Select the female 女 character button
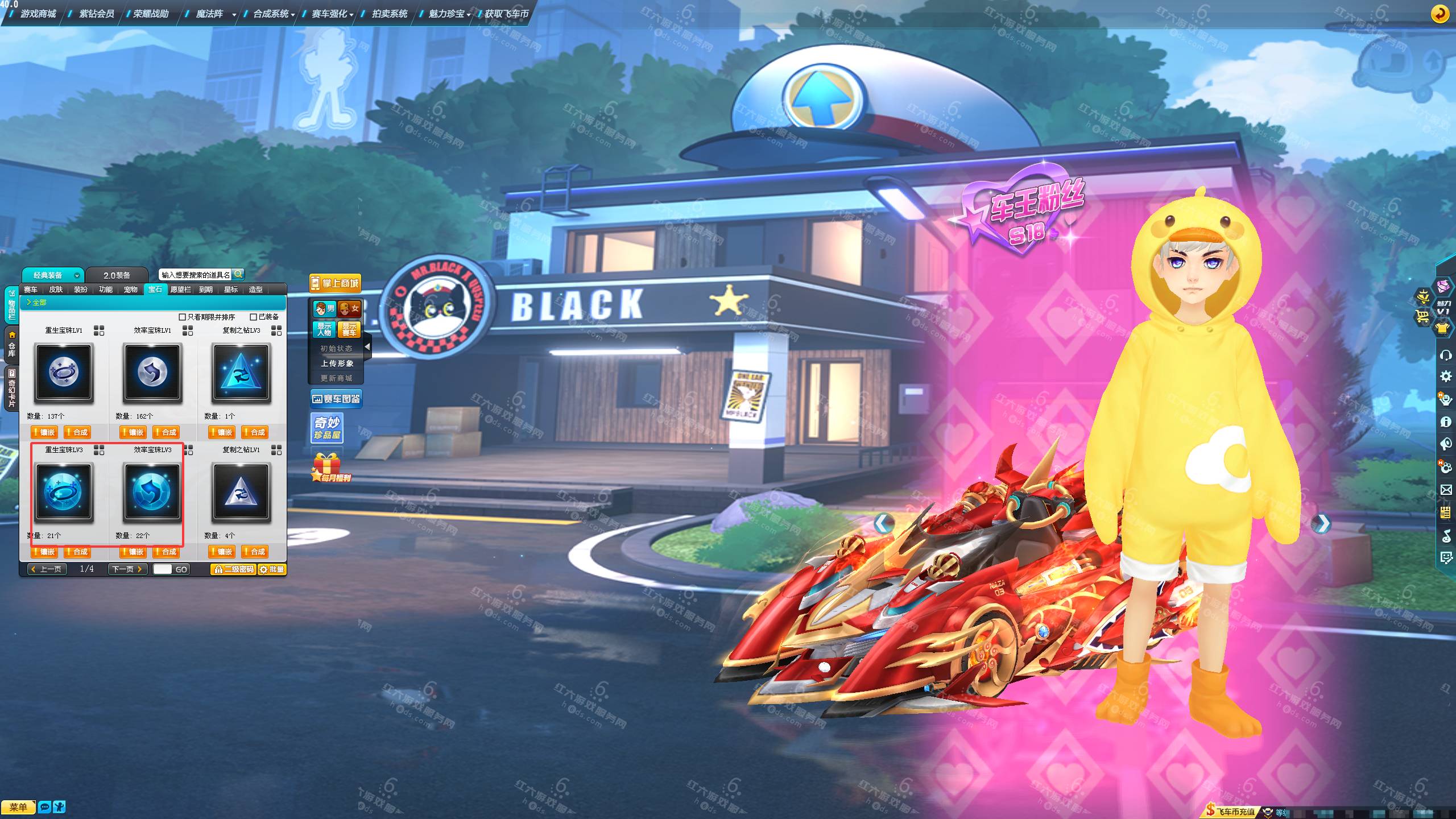Screen dimensions: 1456x819 click(349, 309)
